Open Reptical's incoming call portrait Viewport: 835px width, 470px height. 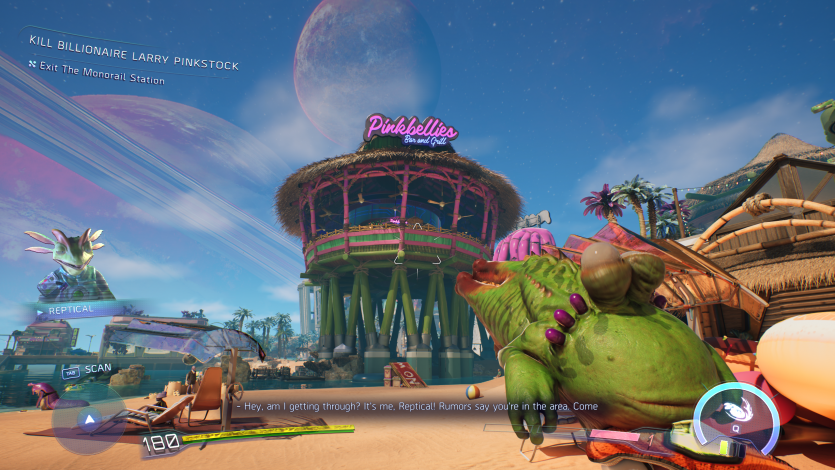tap(68, 263)
